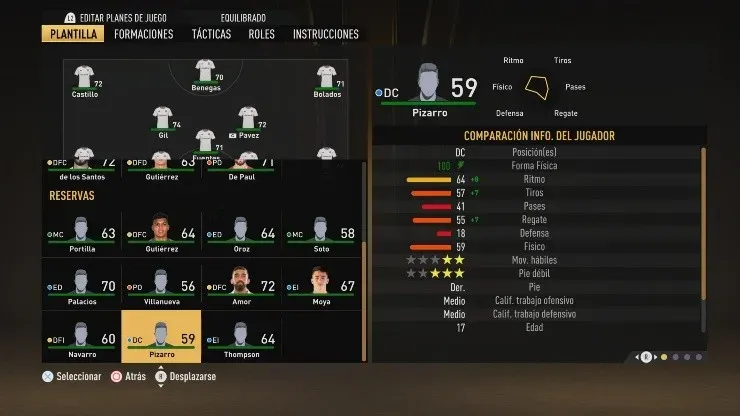The height and width of the screenshot is (416, 740).
Task: Select Pavez on the pitch
Action: [x=247, y=120]
